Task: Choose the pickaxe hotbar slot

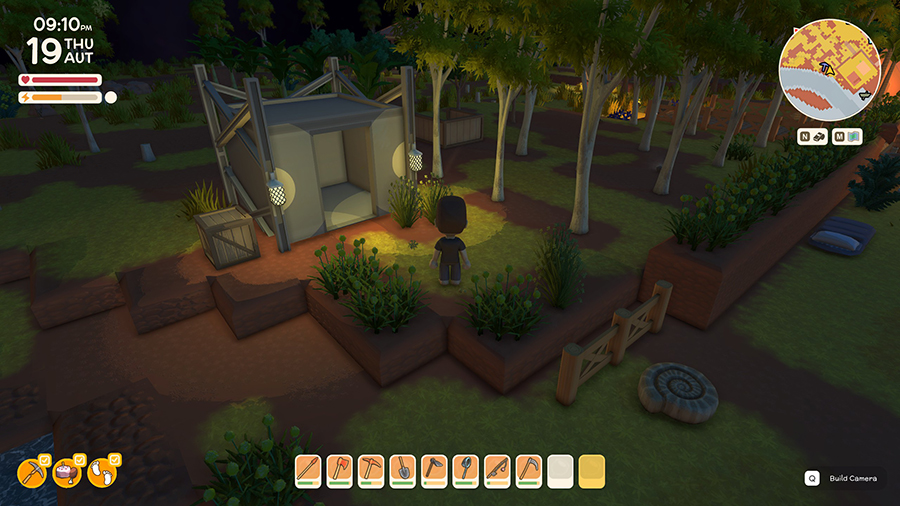Action: (x=371, y=470)
